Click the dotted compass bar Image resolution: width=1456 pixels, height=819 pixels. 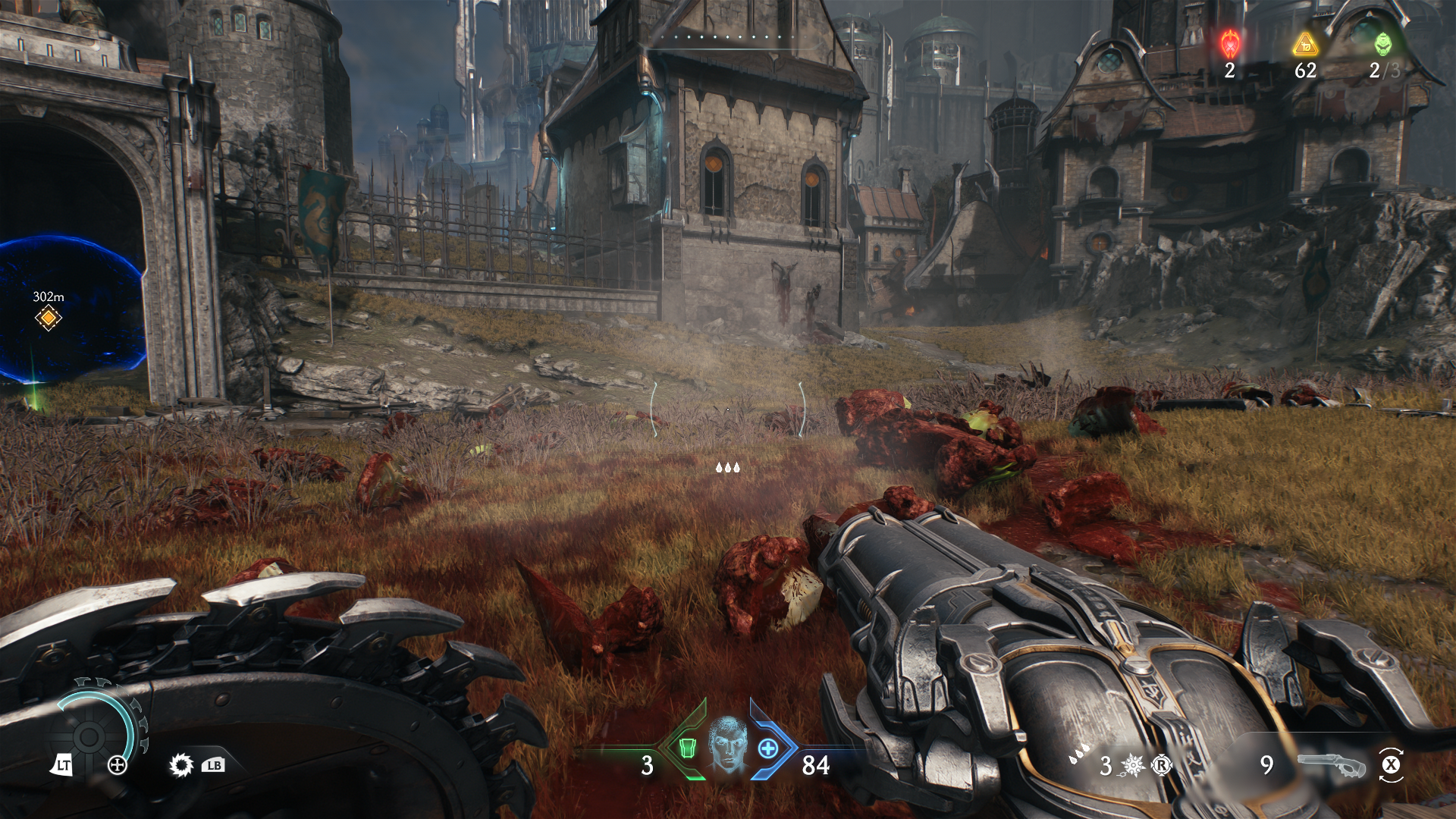click(x=726, y=36)
